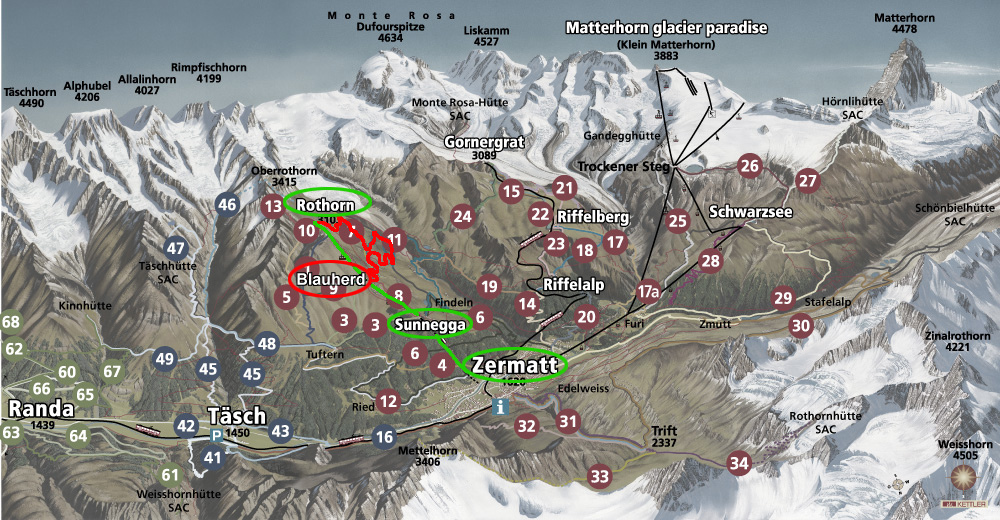Select route marker 30

(800, 324)
